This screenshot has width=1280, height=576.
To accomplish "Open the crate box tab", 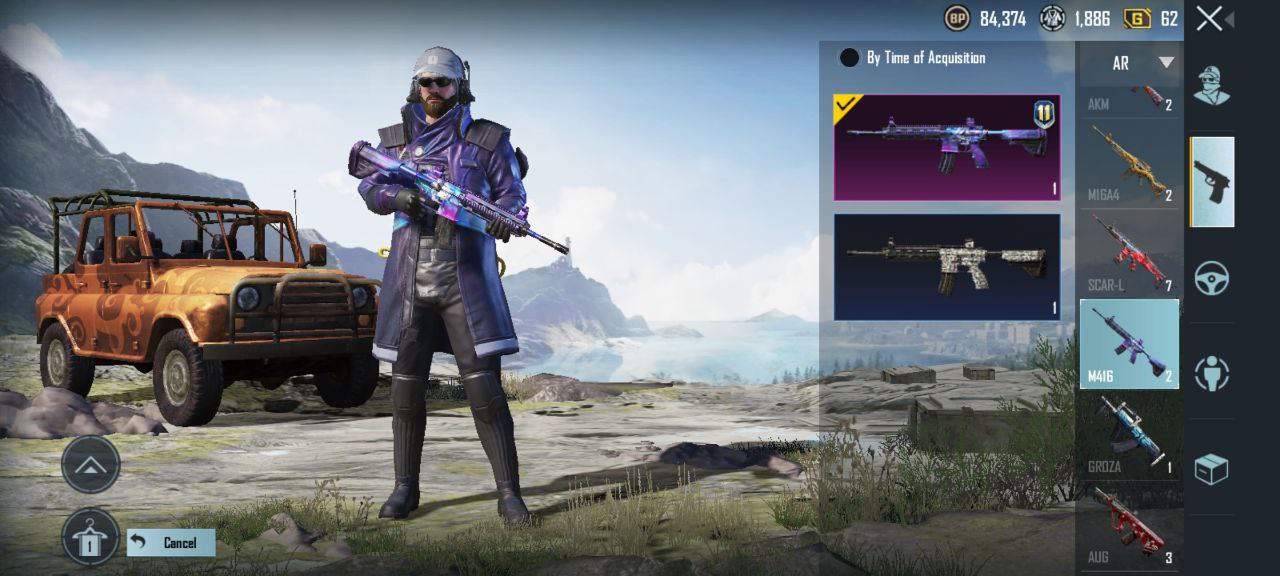I will pyautogui.click(x=1211, y=468).
